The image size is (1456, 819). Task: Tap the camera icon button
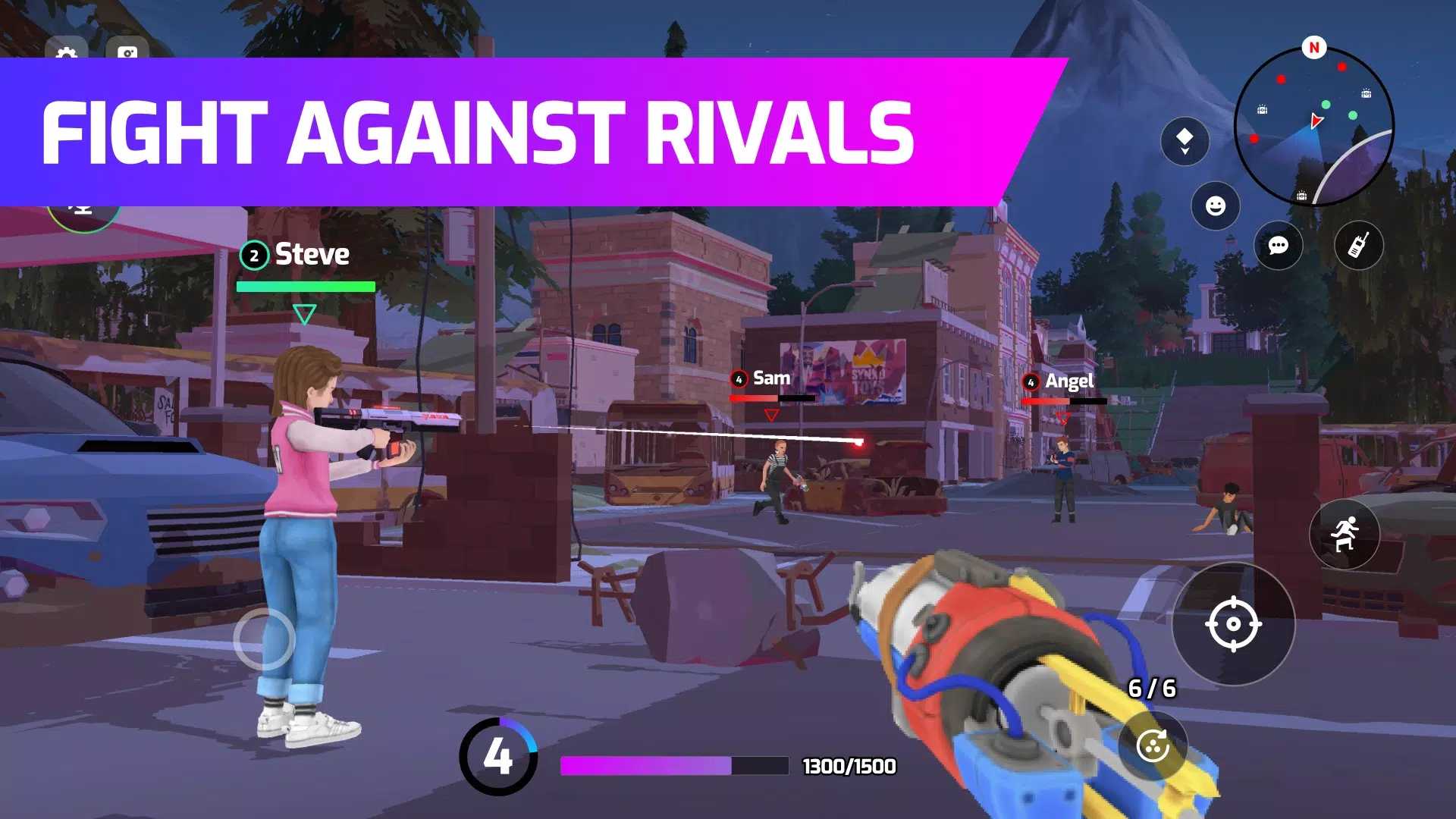[x=127, y=50]
